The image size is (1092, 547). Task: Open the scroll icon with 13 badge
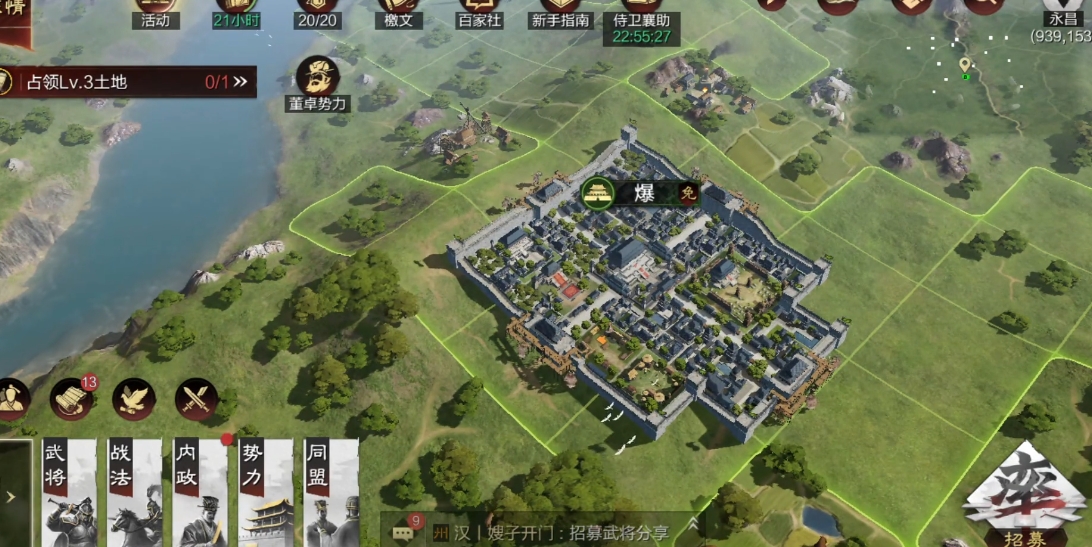pos(71,399)
